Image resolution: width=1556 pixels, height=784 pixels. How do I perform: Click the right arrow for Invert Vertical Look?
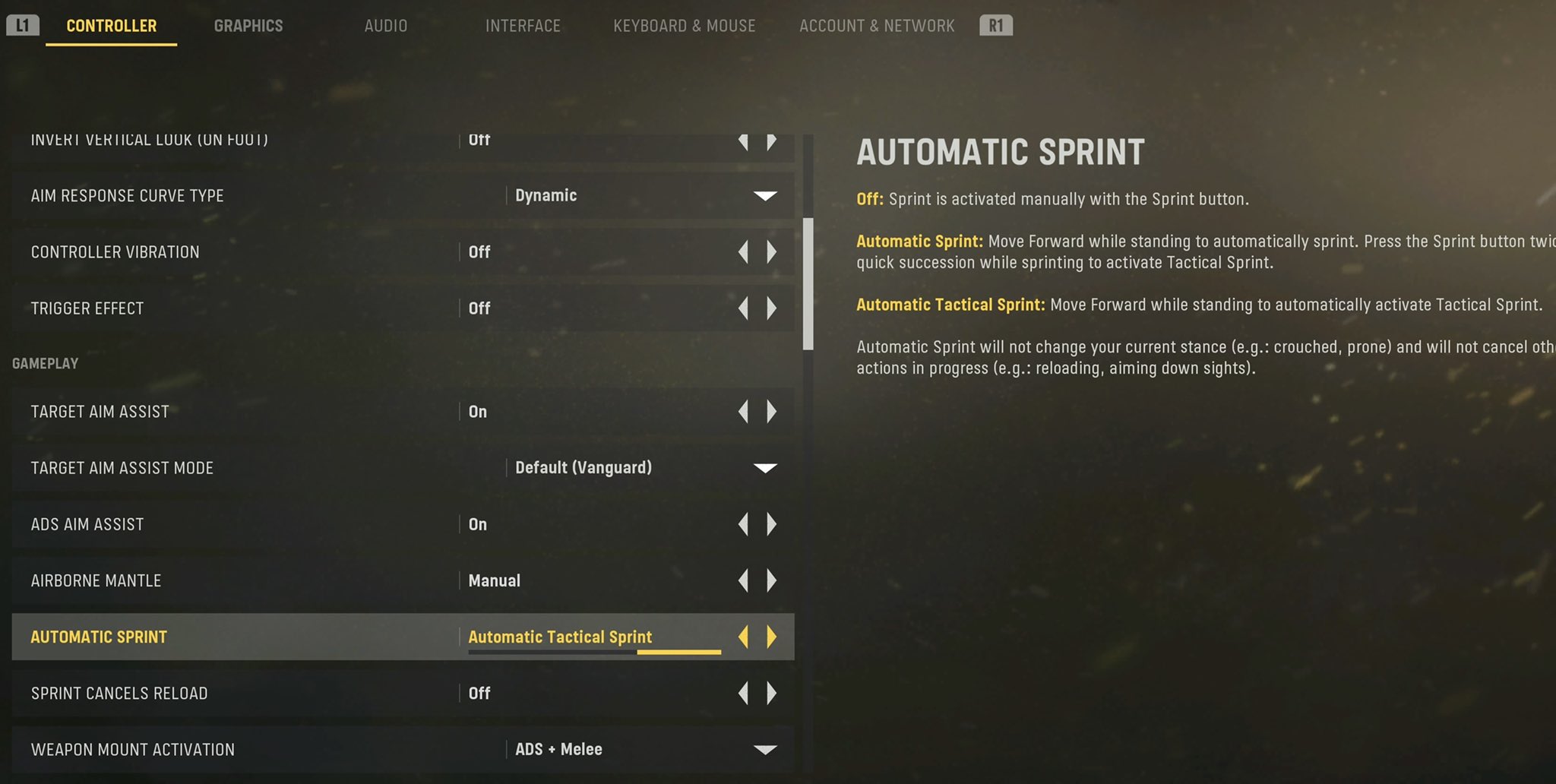773,139
